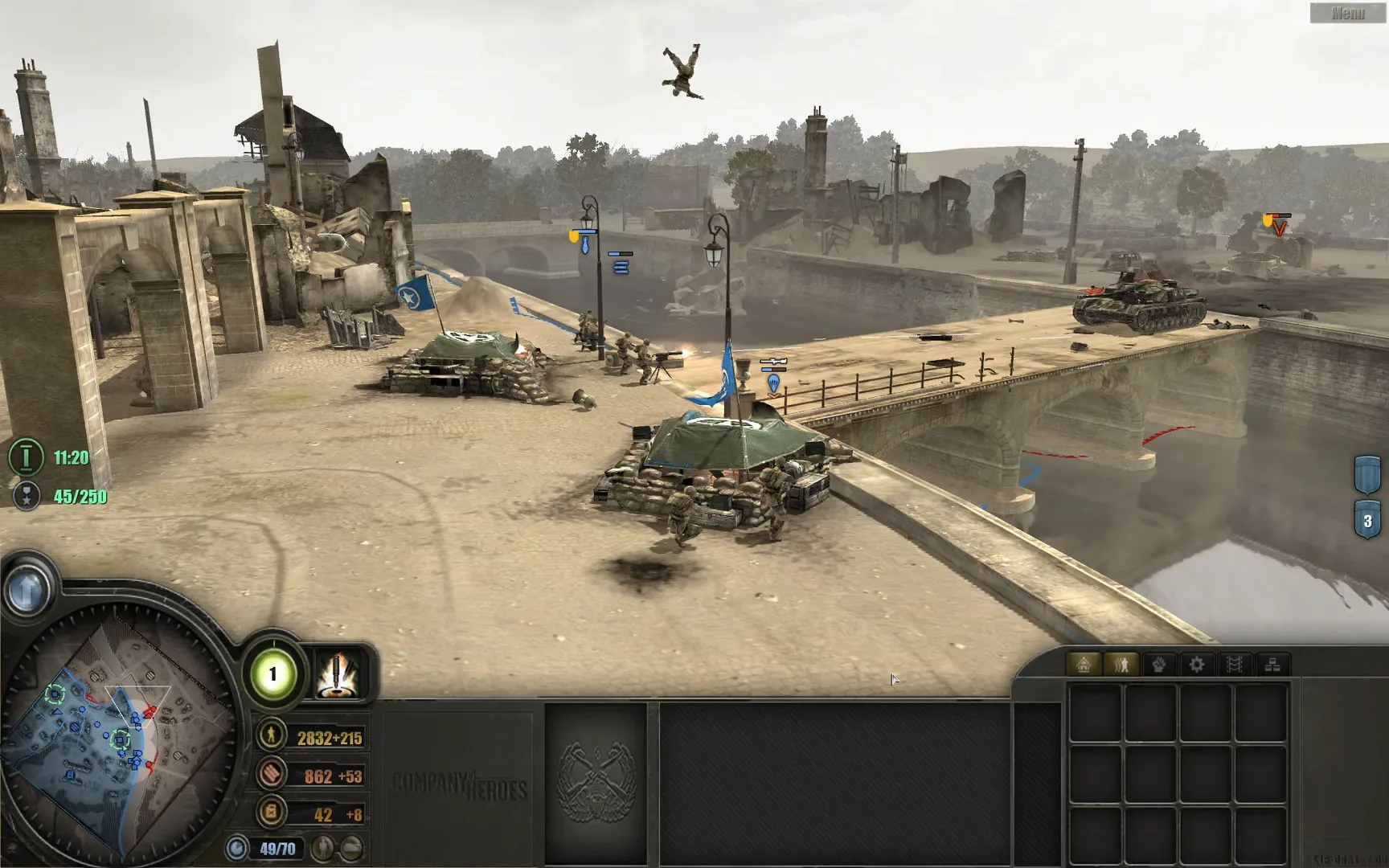1389x868 pixels.
Task: Click the fuel resource icon
Action: [271, 813]
